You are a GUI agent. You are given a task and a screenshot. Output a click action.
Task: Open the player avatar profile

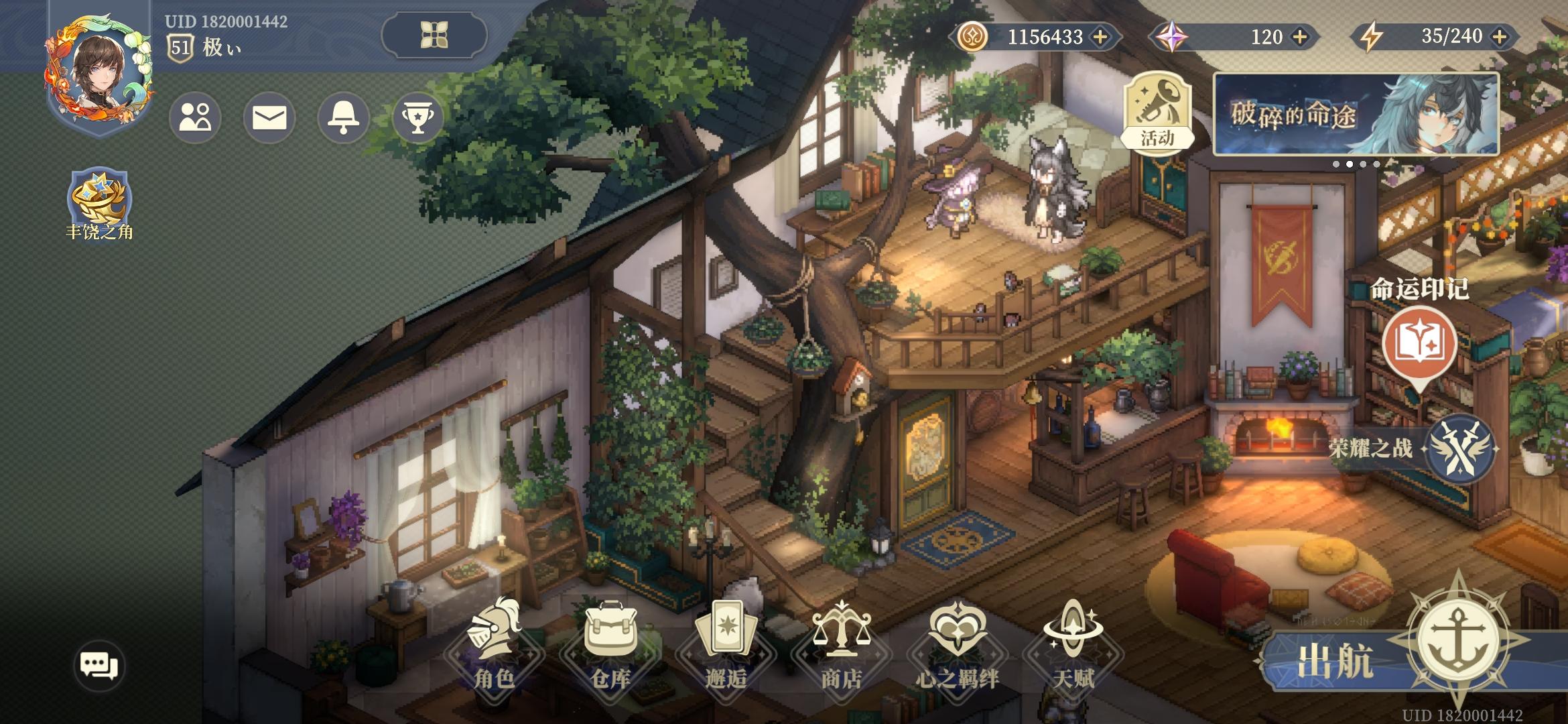point(99,73)
